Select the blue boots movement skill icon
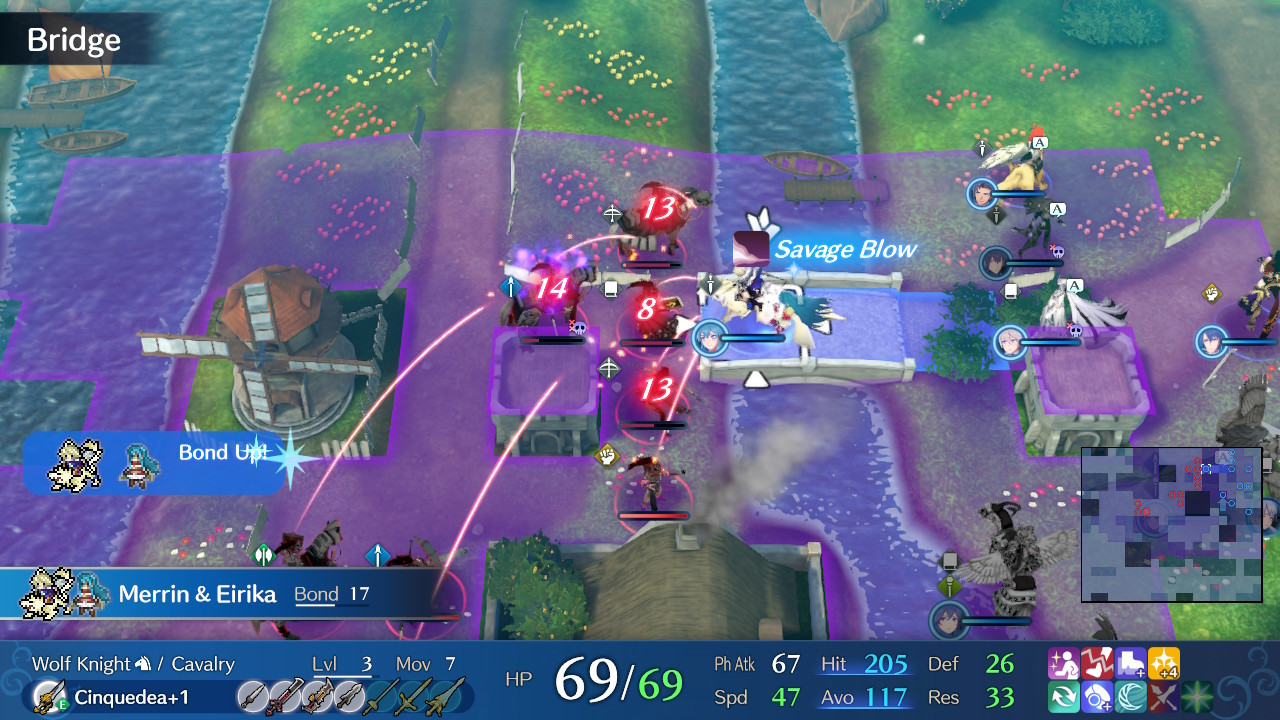This screenshot has height=720, width=1280. pyautogui.click(x=1132, y=661)
